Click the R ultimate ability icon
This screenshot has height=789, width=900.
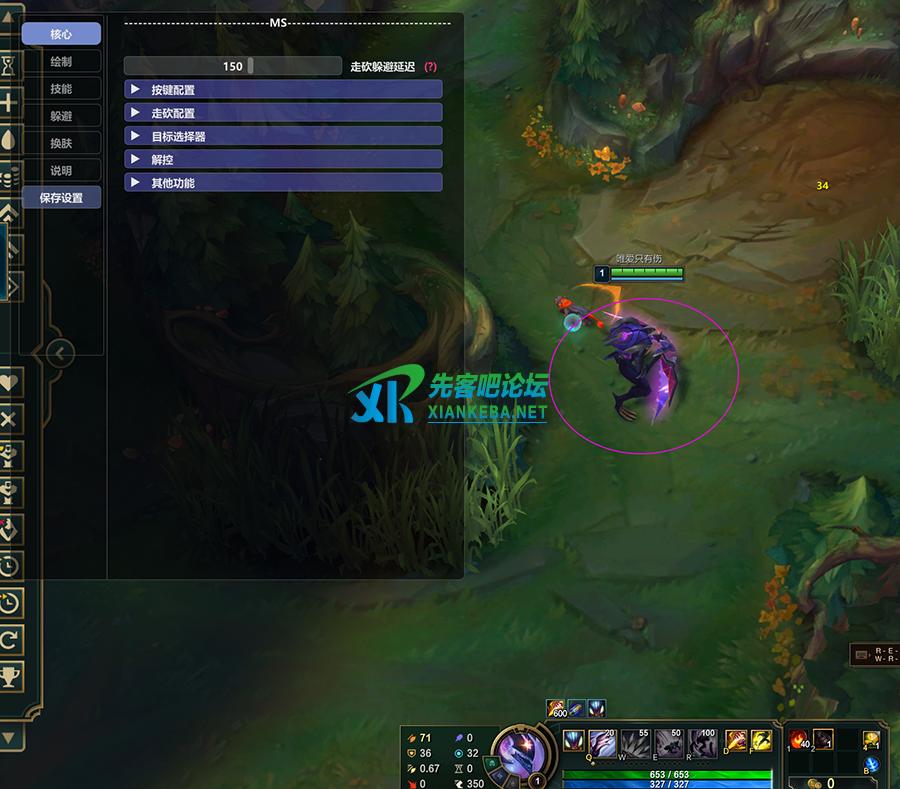(x=703, y=742)
